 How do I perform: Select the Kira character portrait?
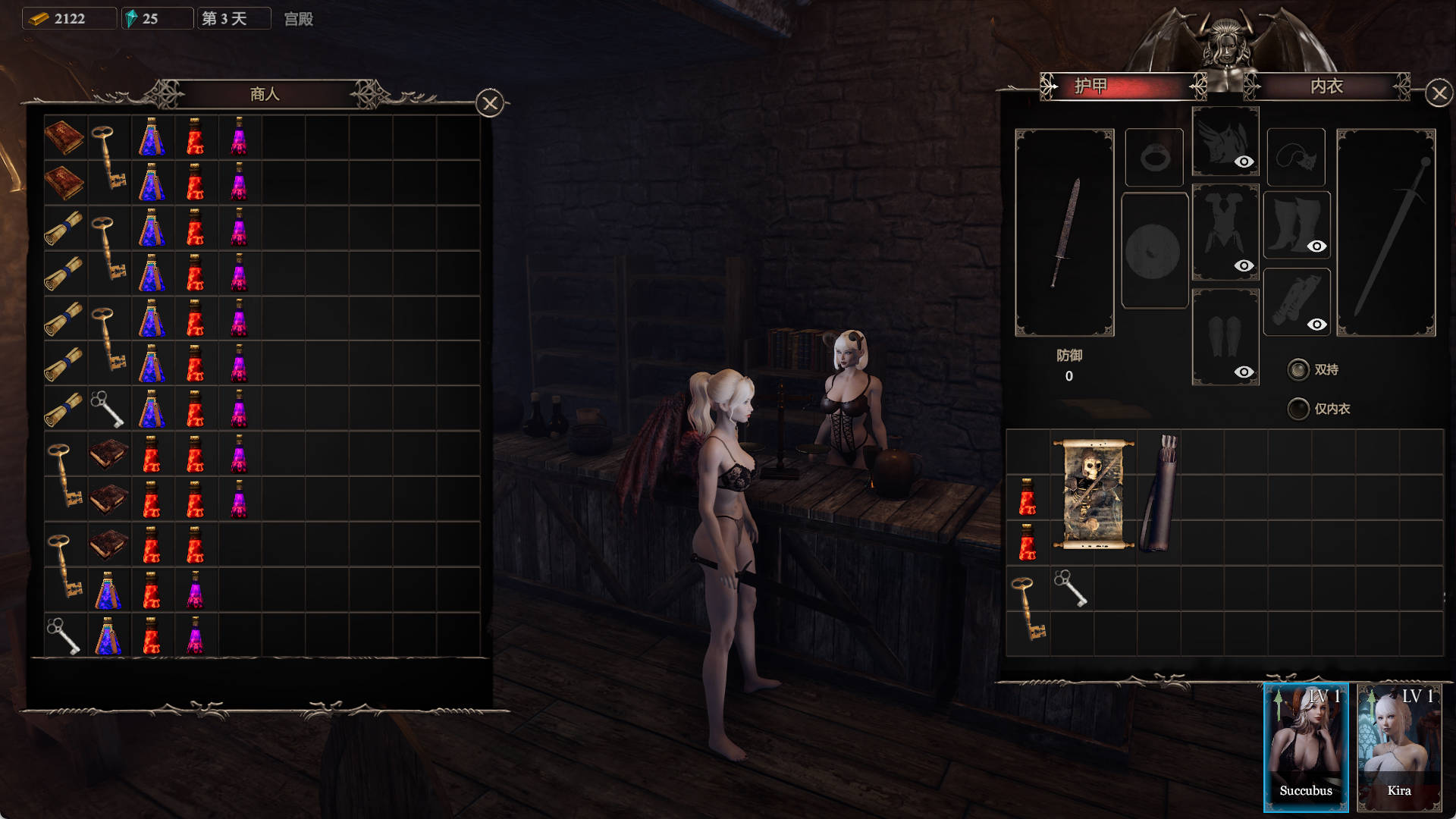tap(1398, 747)
